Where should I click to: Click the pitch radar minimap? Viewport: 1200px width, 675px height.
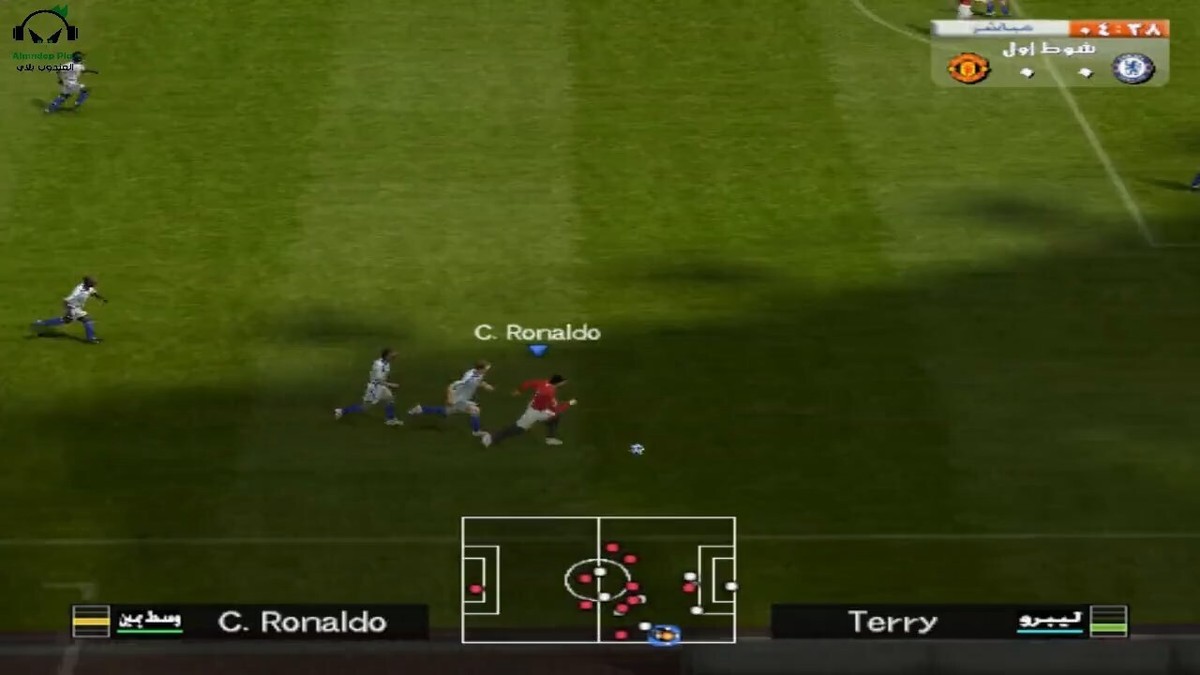tap(598, 579)
